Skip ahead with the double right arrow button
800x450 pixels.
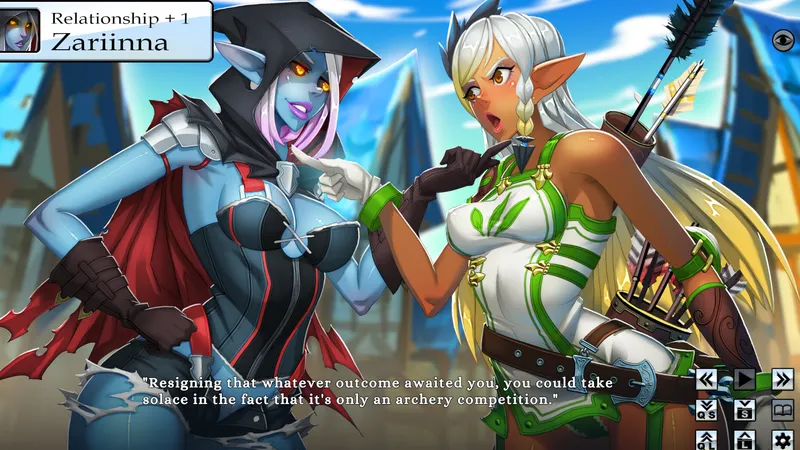783,379
